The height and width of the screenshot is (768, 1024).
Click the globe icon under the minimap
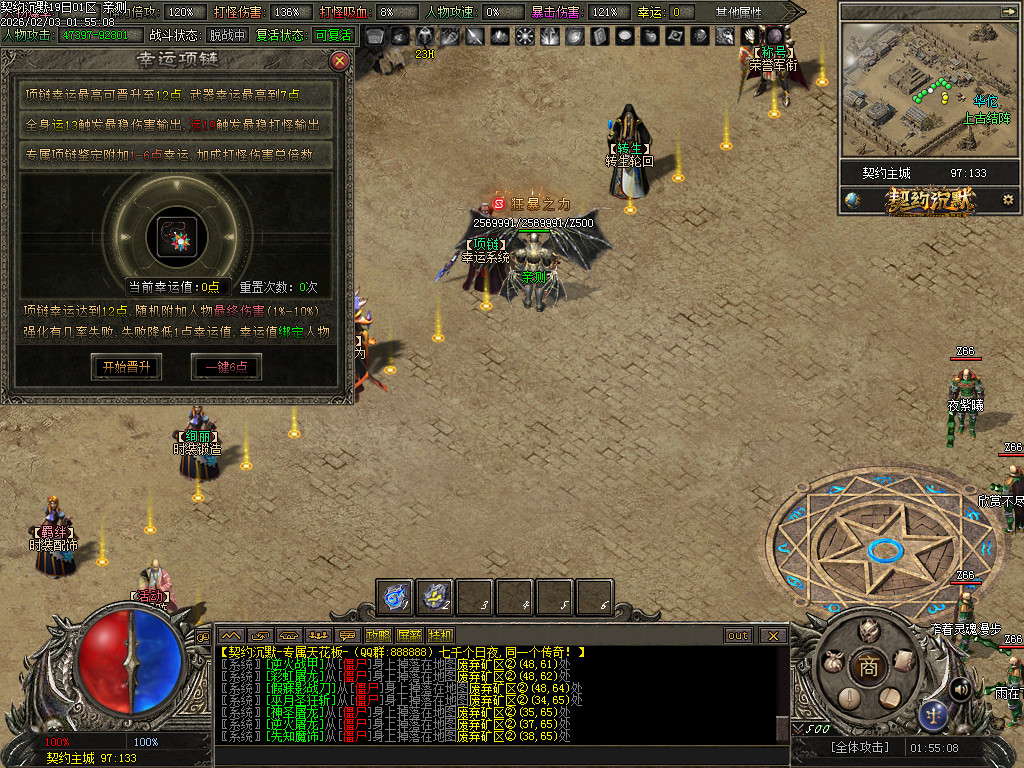852,200
